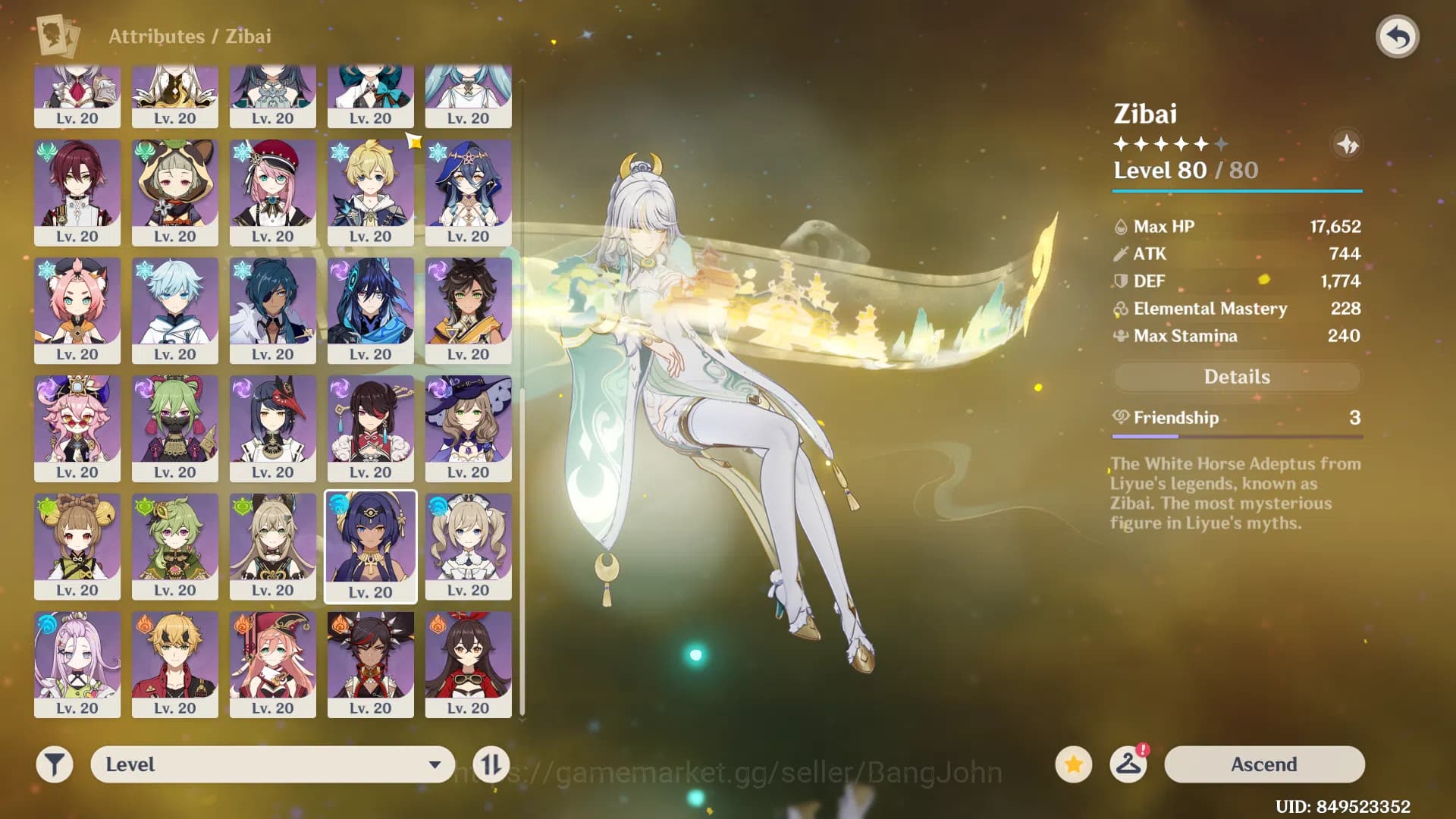
Task: Select Amber's portrait in the bottom row
Action: [468, 665]
